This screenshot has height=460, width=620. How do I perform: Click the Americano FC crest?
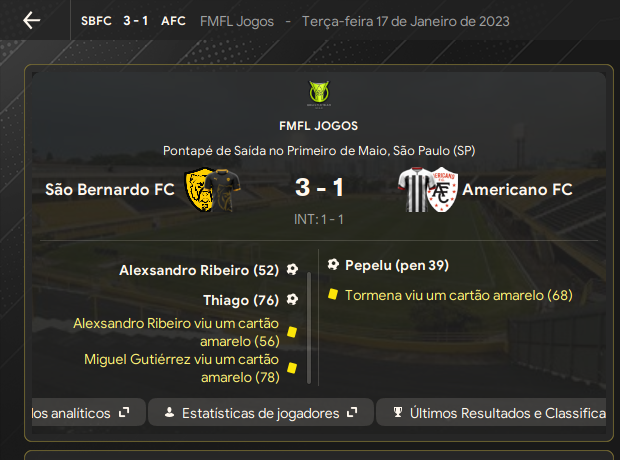[427, 190]
